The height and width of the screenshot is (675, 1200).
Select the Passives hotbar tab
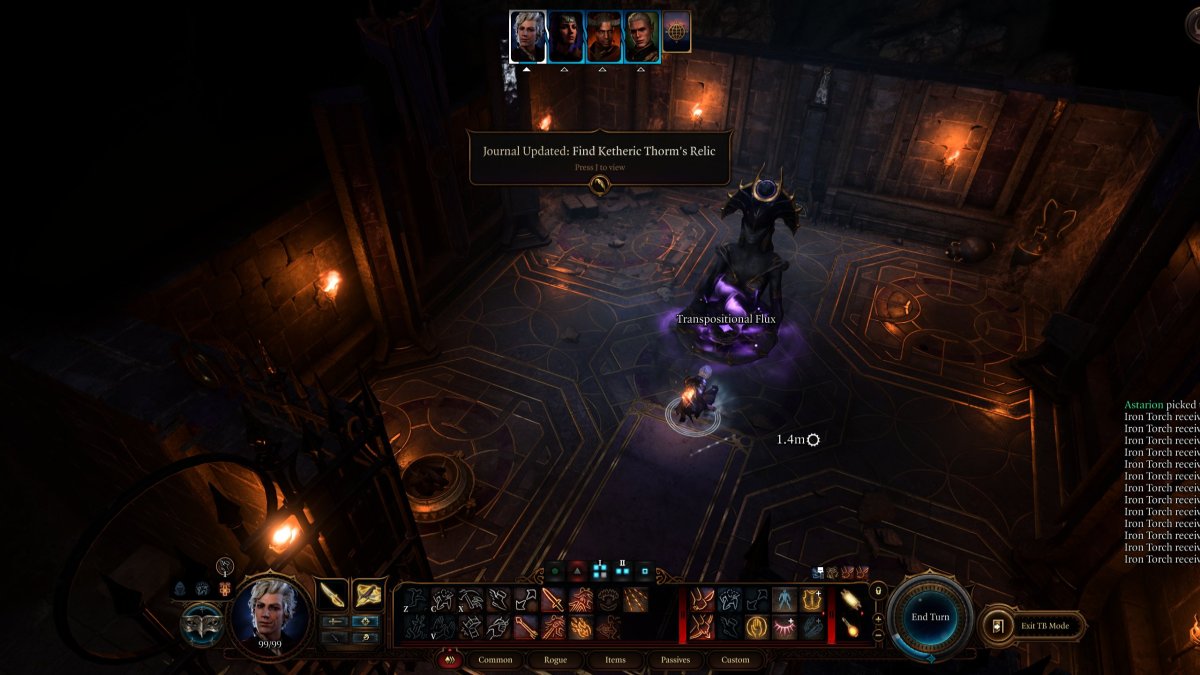coord(675,660)
